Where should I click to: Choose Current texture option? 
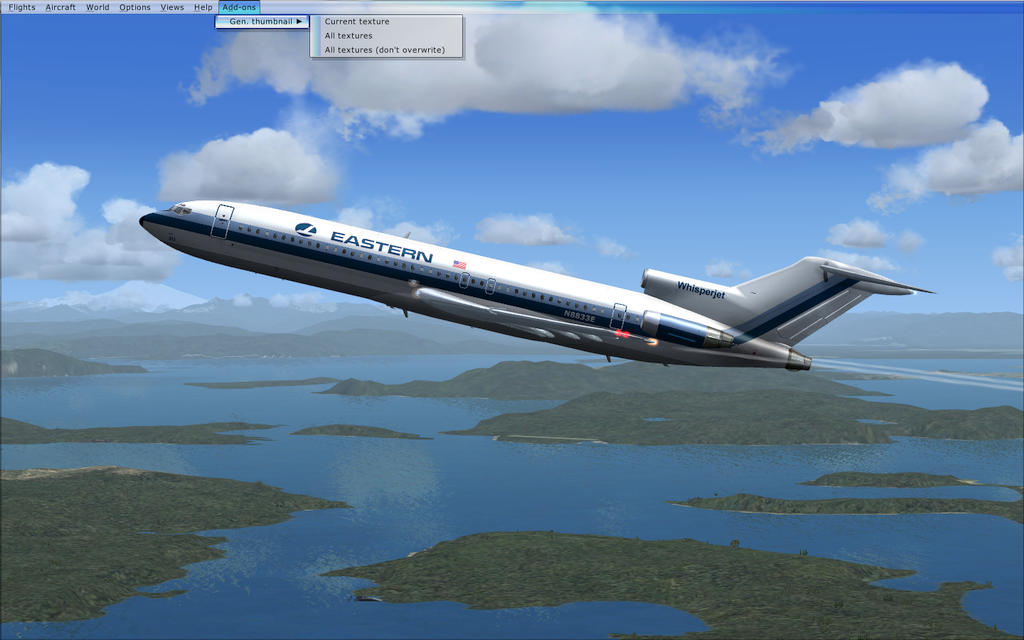tap(357, 21)
